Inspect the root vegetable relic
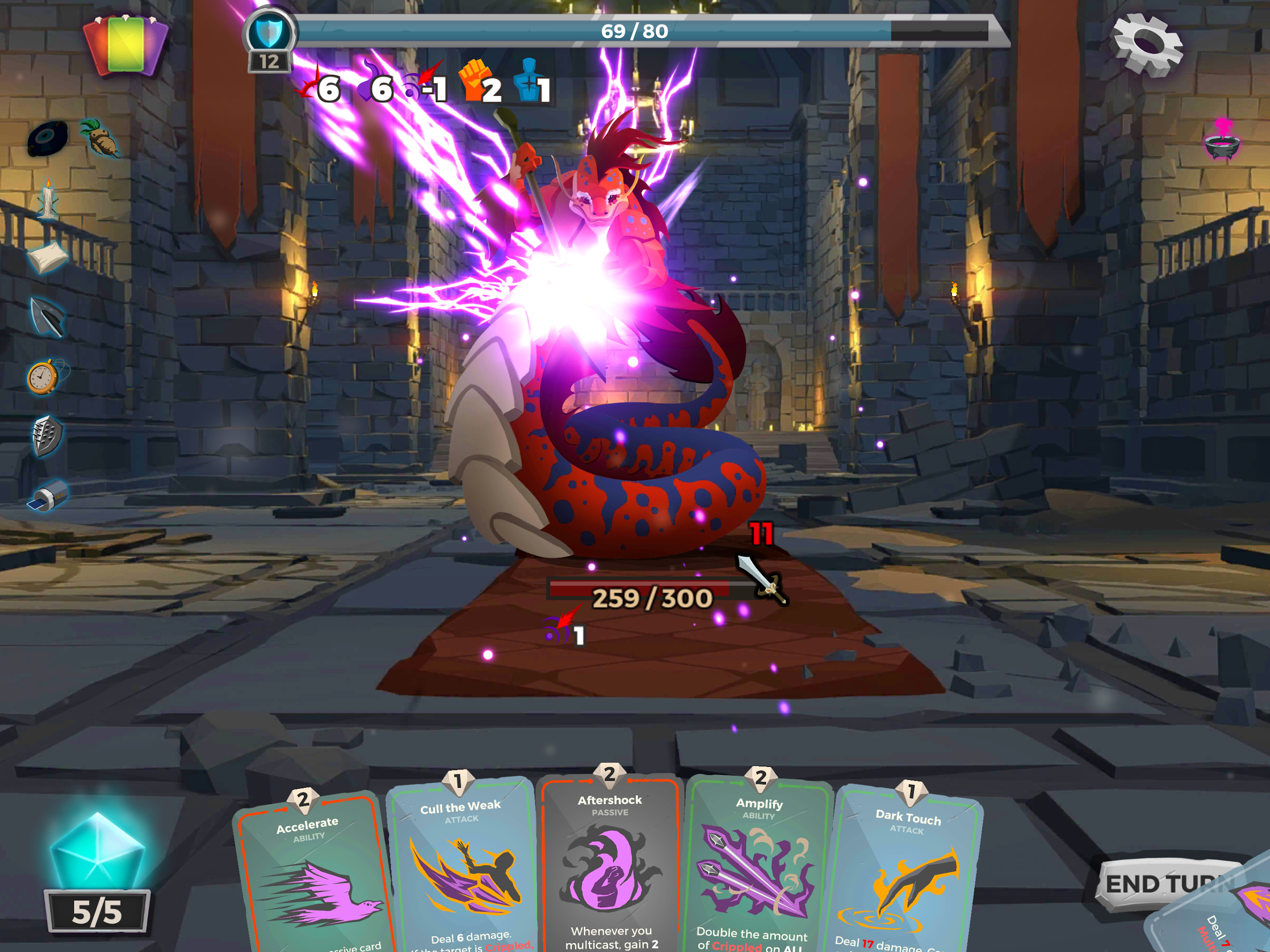The height and width of the screenshot is (952, 1270). pyautogui.click(x=101, y=138)
